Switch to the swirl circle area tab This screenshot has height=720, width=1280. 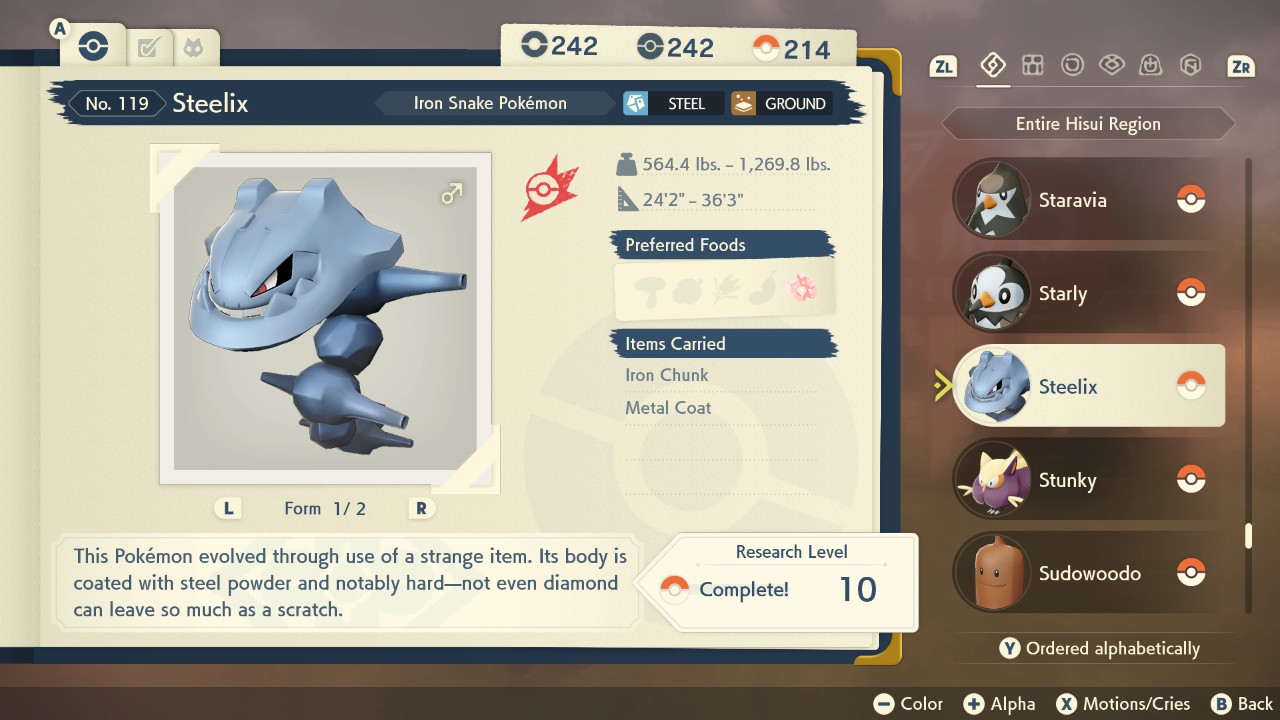coord(1072,66)
